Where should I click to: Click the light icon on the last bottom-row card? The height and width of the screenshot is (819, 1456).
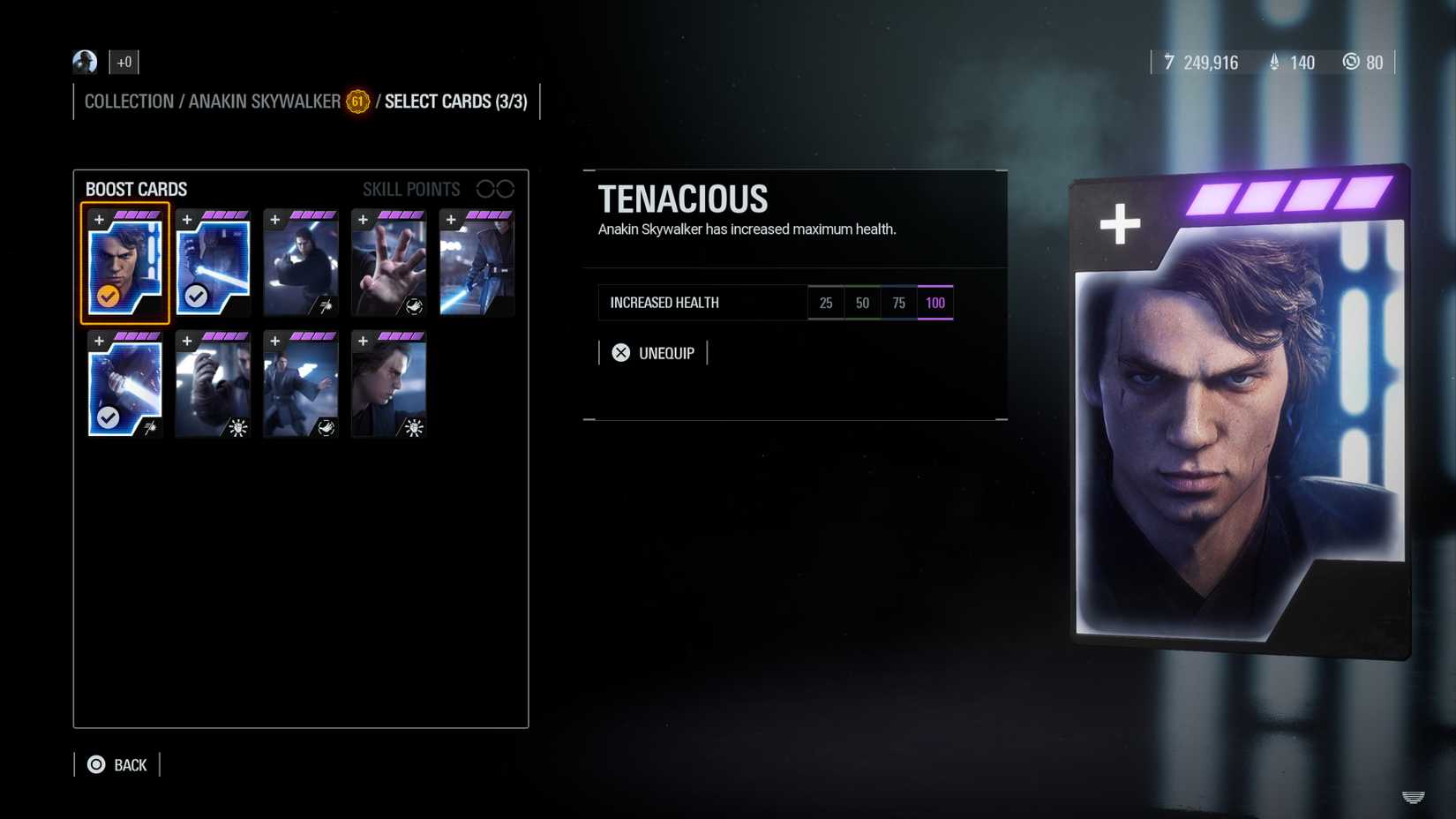click(x=414, y=428)
